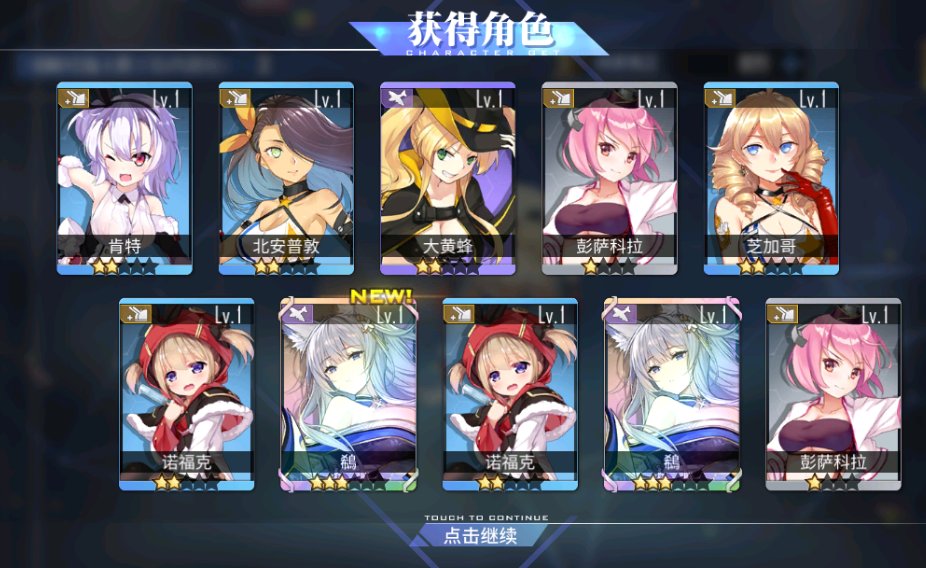Choose the 北安普敦 character card
Image resolution: width=926 pixels, height=568 pixels.
click(286, 178)
